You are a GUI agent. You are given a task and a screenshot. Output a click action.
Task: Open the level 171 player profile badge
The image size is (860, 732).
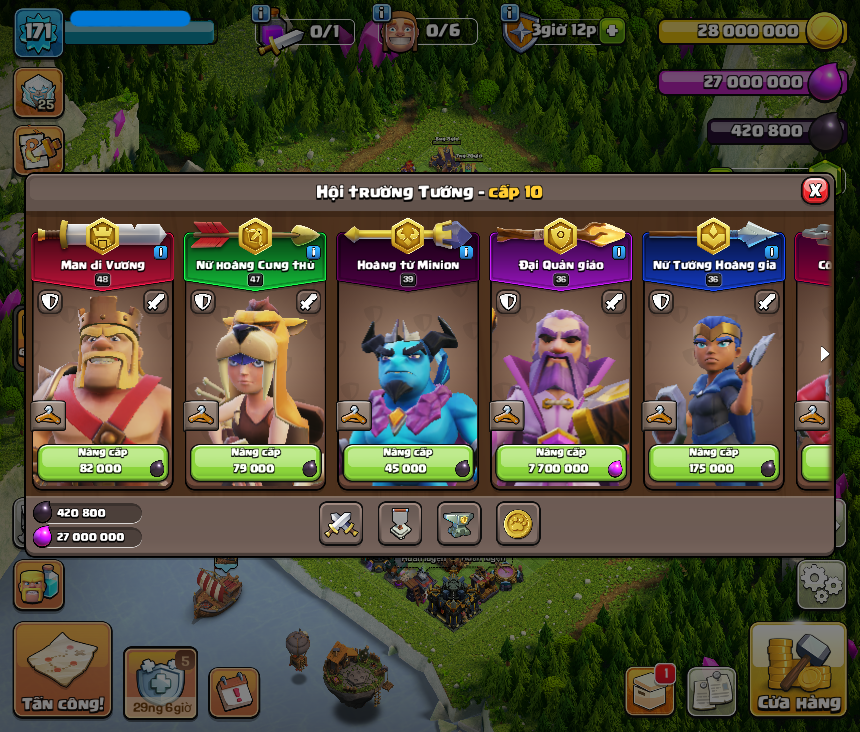pyautogui.click(x=38, y=32)
